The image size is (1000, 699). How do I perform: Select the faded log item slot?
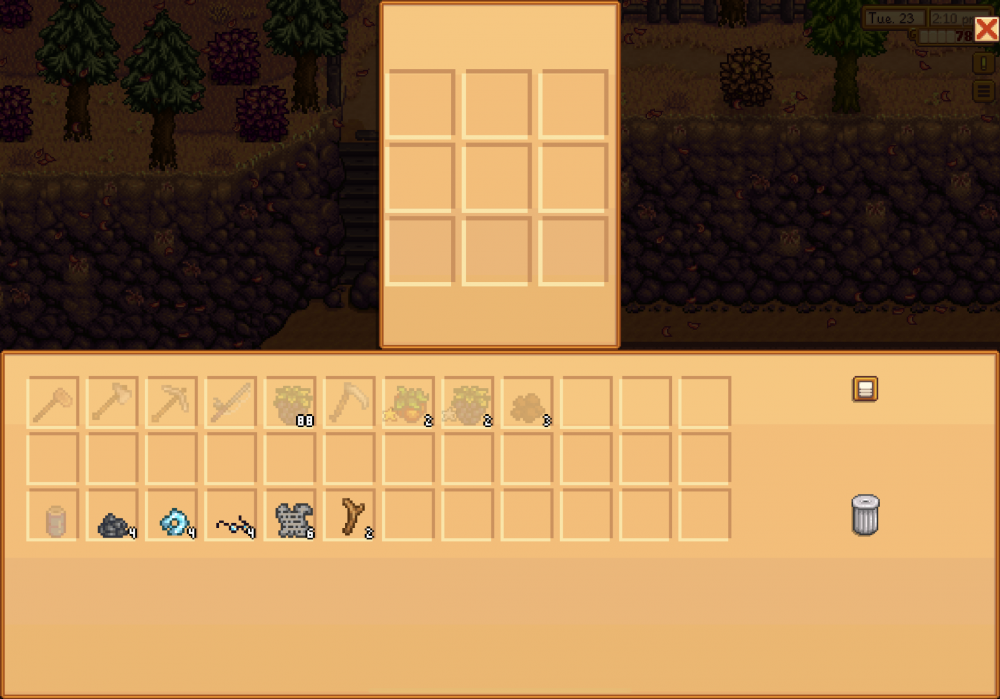click(53, 516)
